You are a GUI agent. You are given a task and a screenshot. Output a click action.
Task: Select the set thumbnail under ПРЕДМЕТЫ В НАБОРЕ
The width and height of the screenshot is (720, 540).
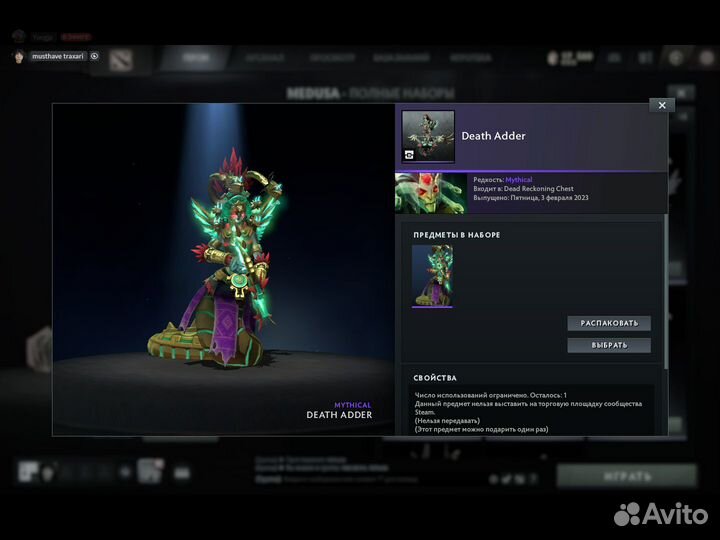pyautogui.click(x=432, y=276)
